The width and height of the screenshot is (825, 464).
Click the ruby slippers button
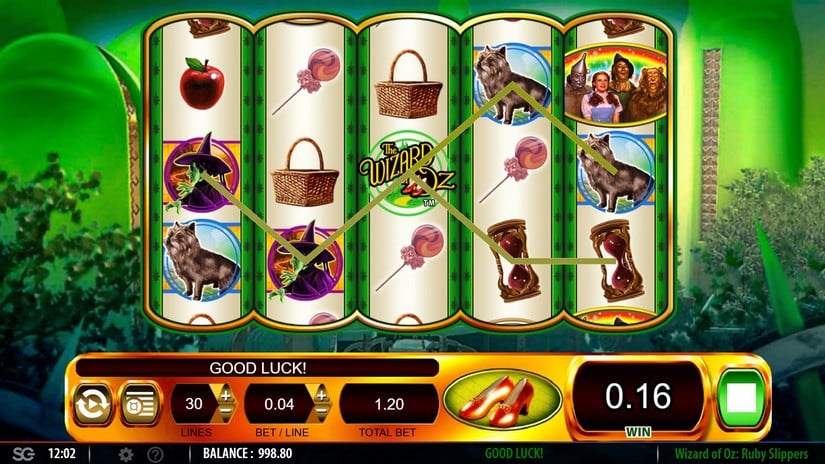pyautogui.click(x=501, y=400)
